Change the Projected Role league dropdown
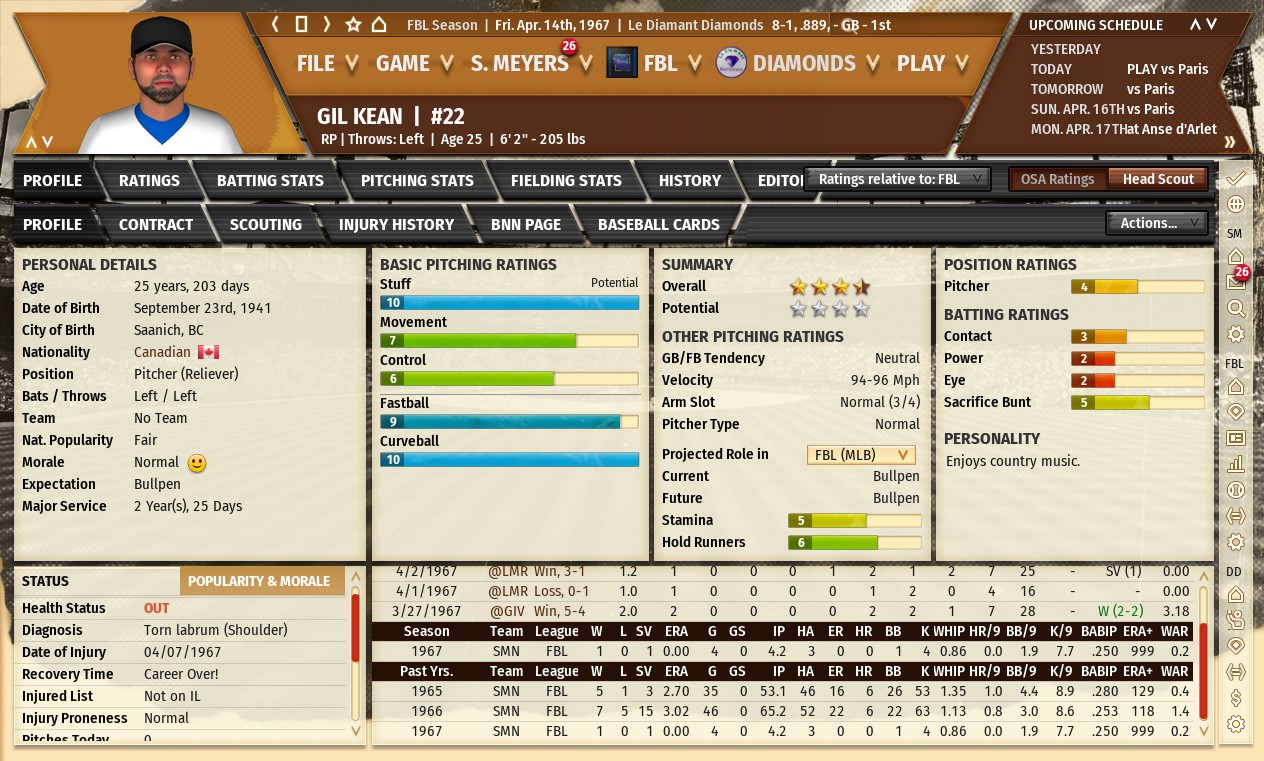The height and width of the screenshot is (761, 1264). [860, 454]
